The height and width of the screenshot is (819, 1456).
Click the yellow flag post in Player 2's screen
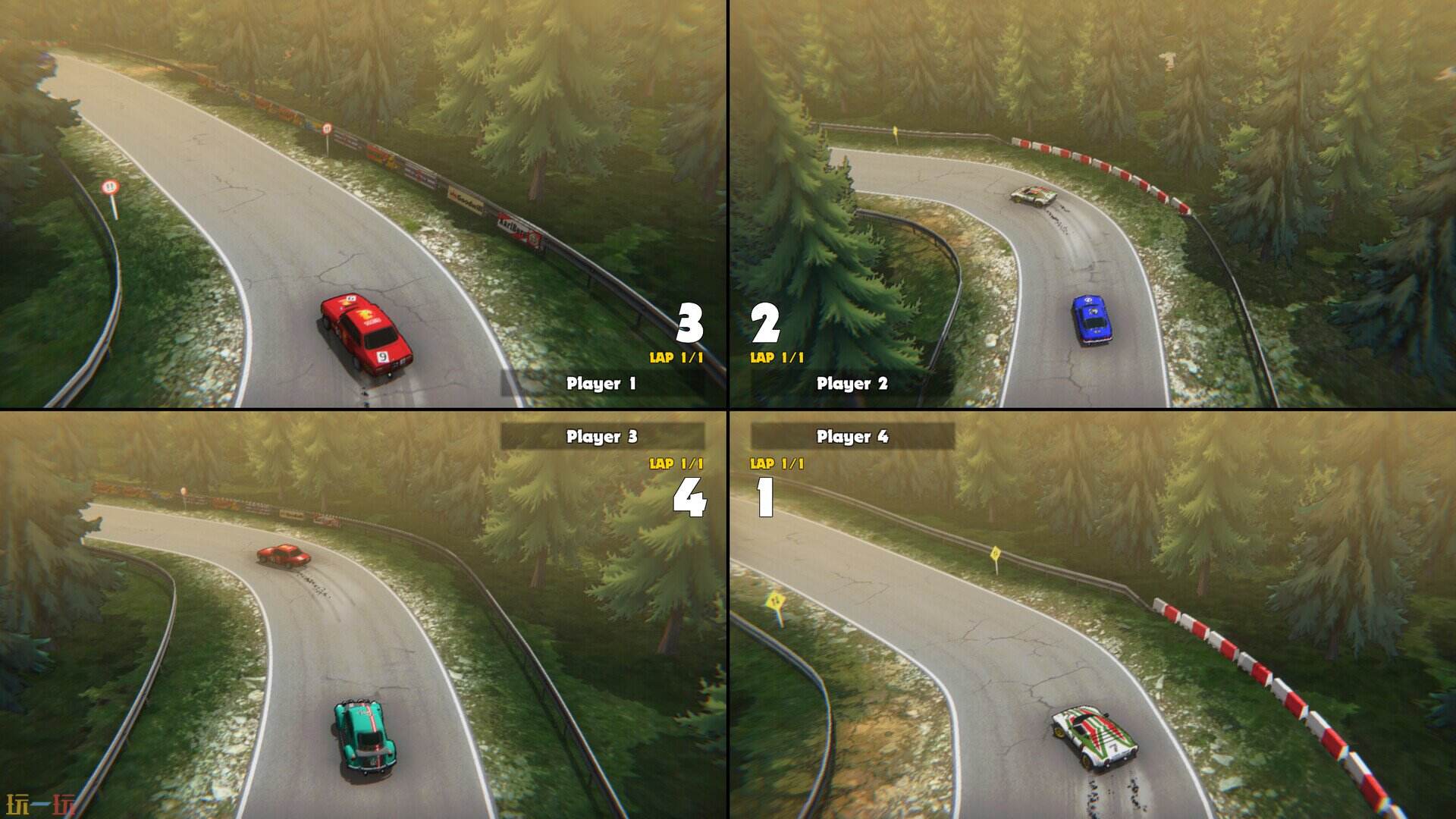point(895,130)
